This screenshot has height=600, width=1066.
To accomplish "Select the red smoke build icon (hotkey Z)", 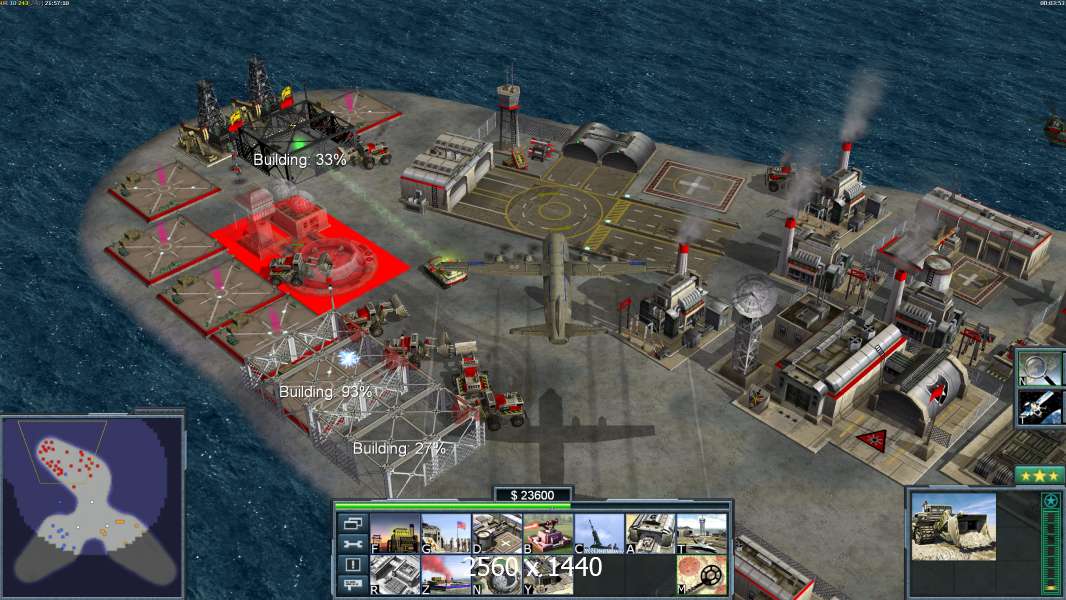I will pyautogui.click(x=445, y=574).
